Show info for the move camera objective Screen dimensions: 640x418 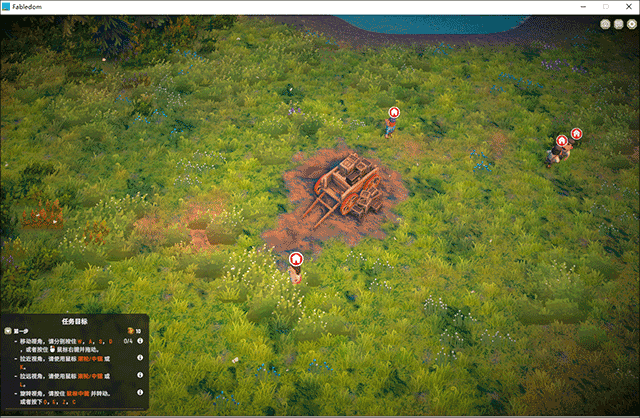[x=140, y=341]
